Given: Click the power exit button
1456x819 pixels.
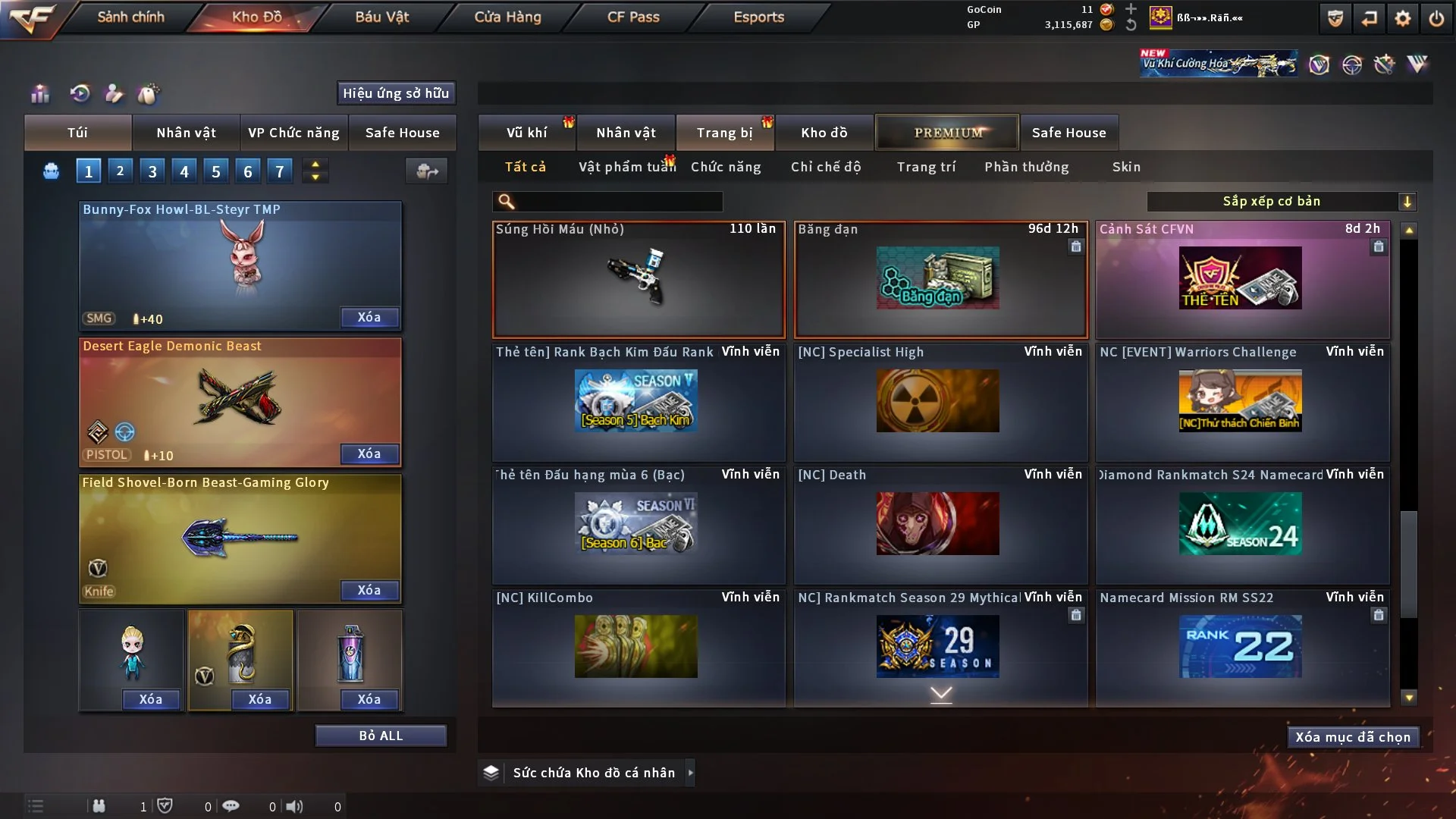Looking at the screenshot, I should 1436,18.
